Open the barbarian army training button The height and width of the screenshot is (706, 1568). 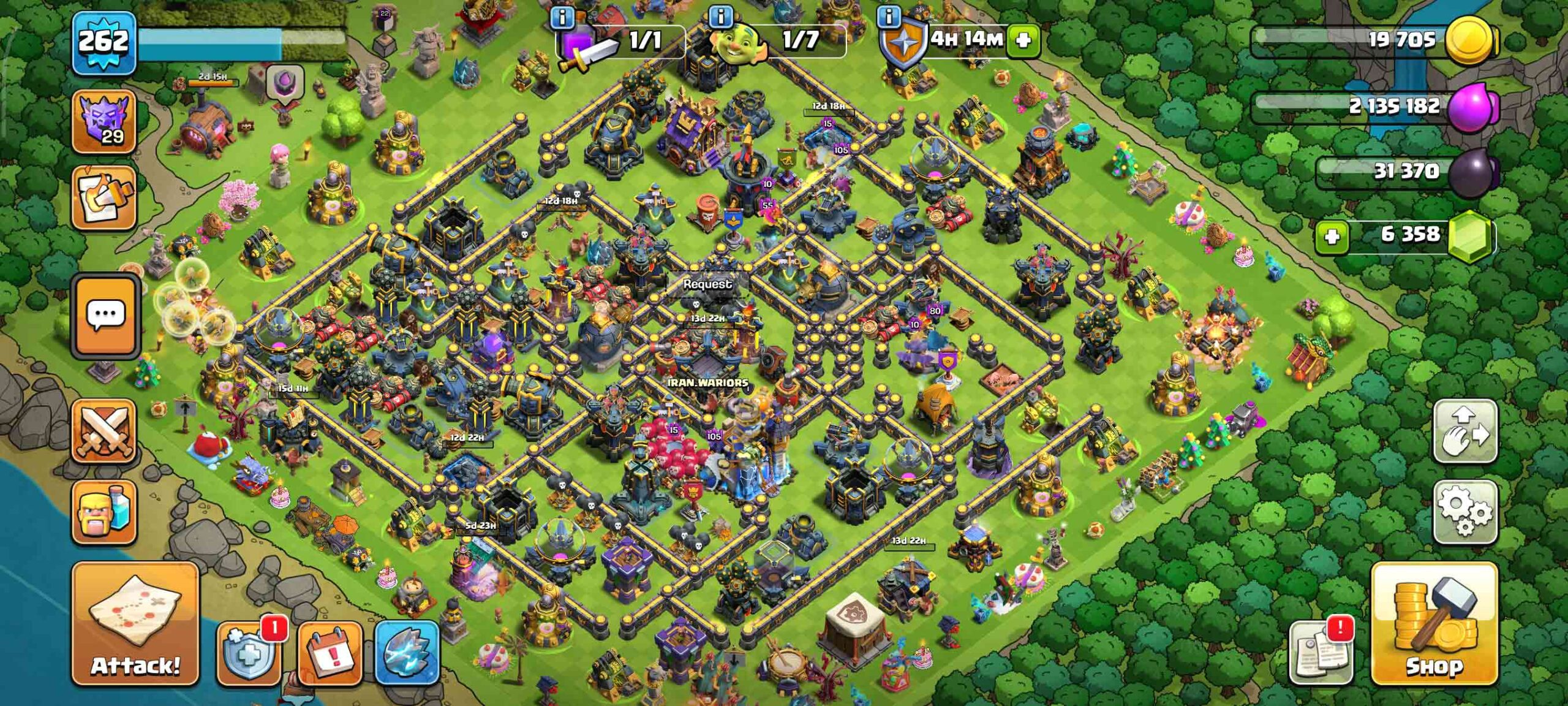point(104,512)
